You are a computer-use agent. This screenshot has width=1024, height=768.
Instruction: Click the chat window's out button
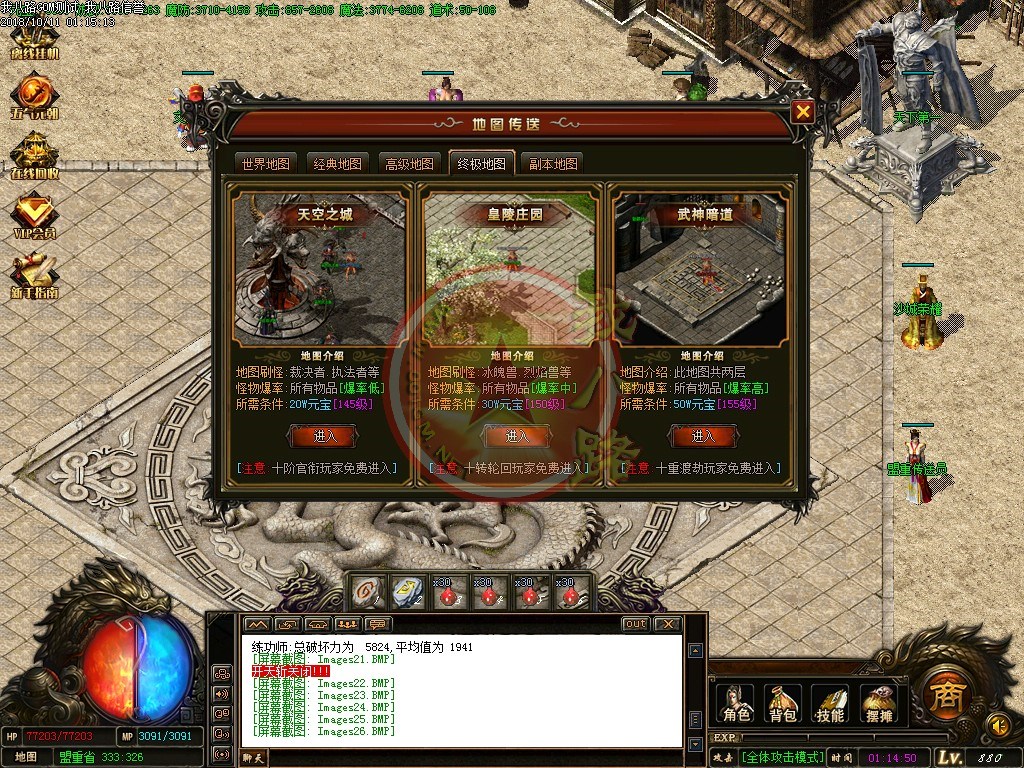click(x=635, y=624)
